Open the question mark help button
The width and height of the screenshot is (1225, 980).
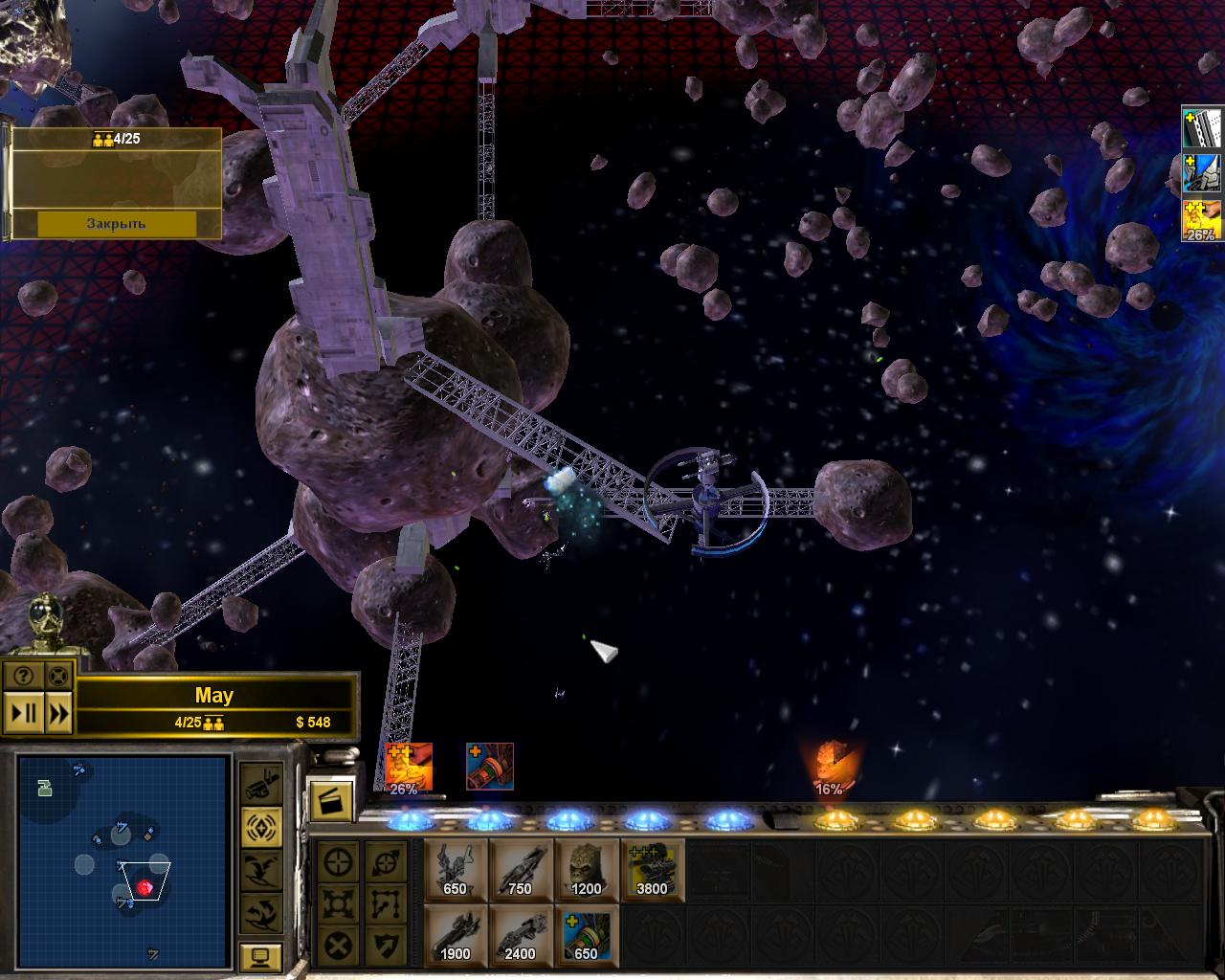(23, 675)
